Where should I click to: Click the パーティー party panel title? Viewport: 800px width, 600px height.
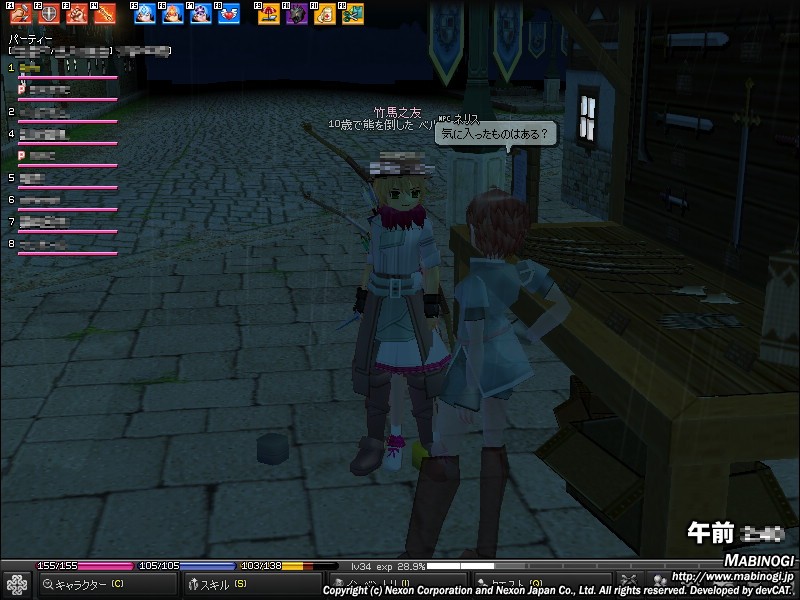click(28, 38)
